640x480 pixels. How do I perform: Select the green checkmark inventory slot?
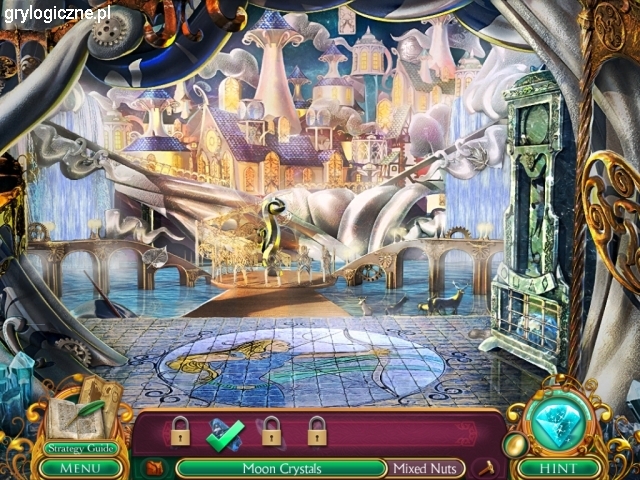click(x=225, y=433)
